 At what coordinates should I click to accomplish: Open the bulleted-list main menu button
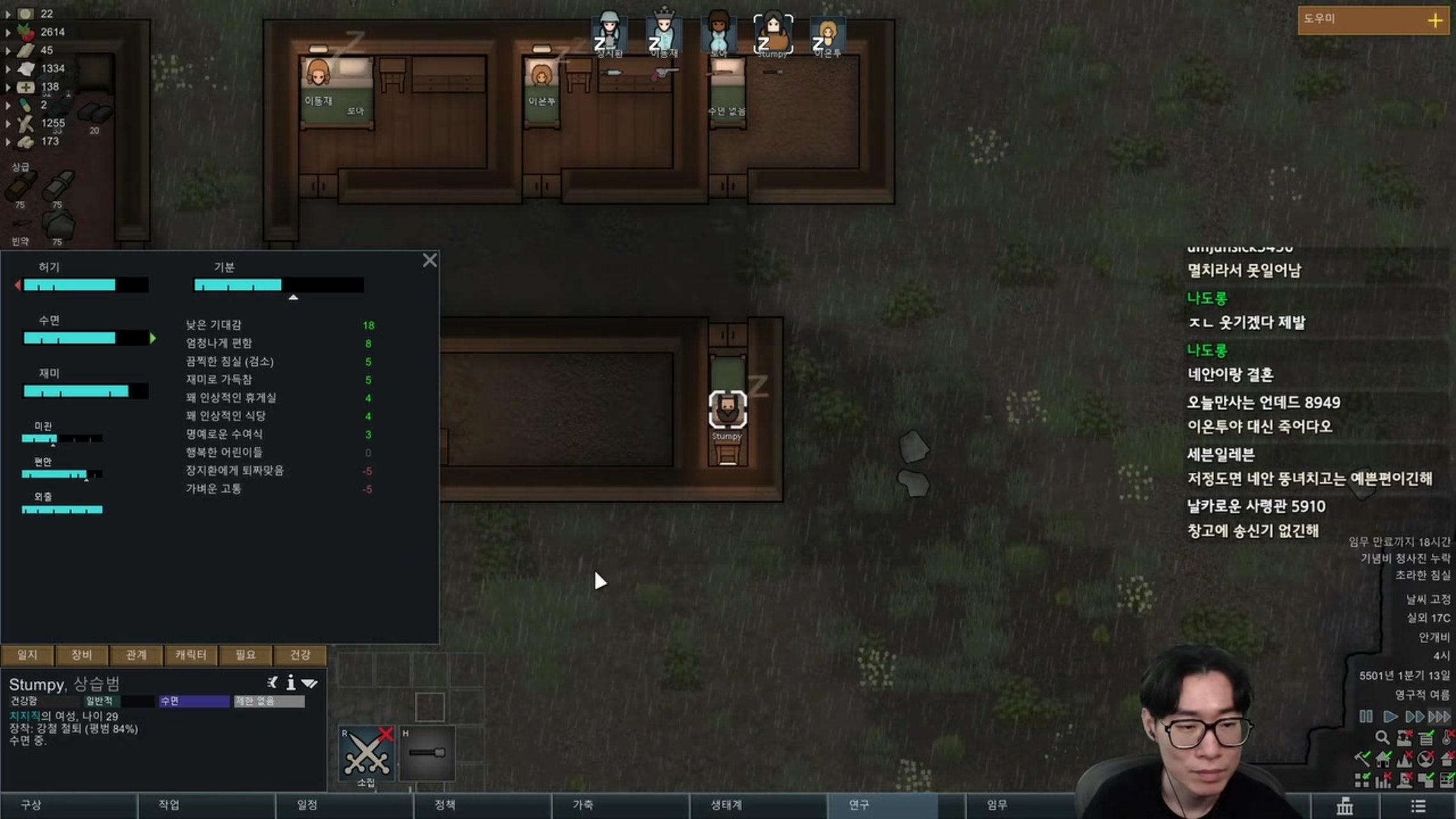pos(1418,806)
